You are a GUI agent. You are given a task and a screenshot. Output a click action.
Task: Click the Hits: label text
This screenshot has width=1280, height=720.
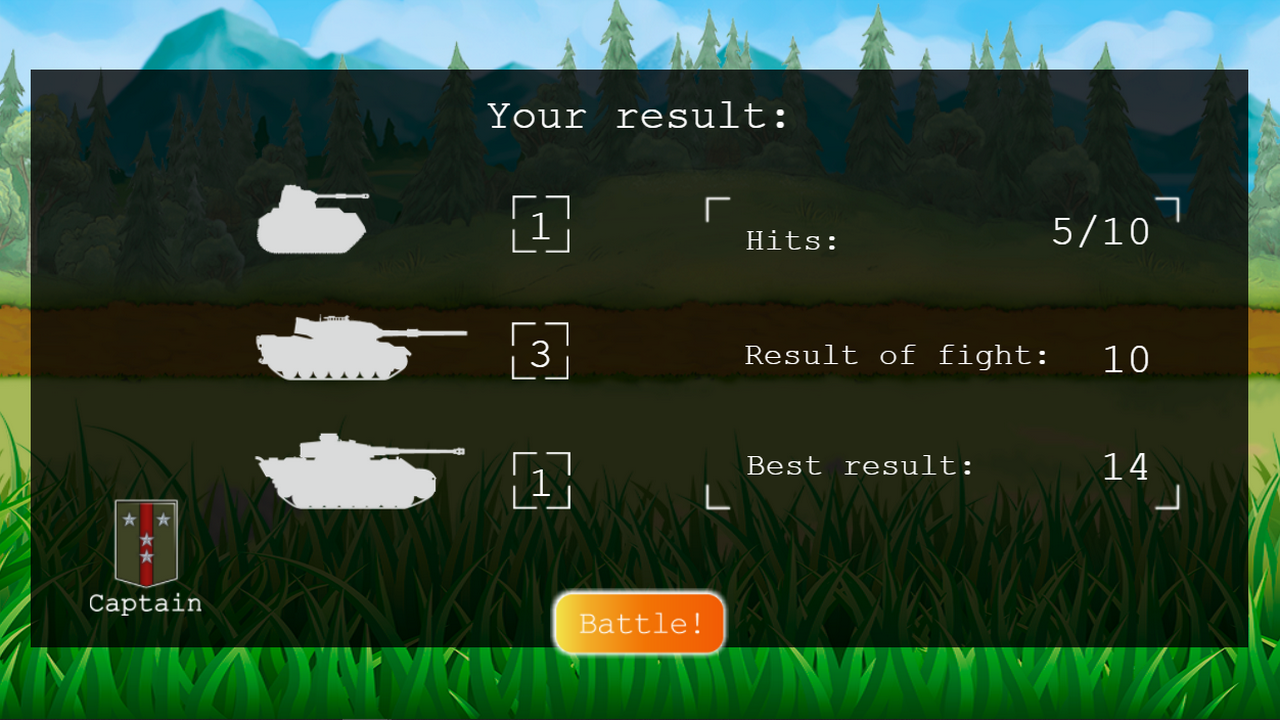pos(790,240)
